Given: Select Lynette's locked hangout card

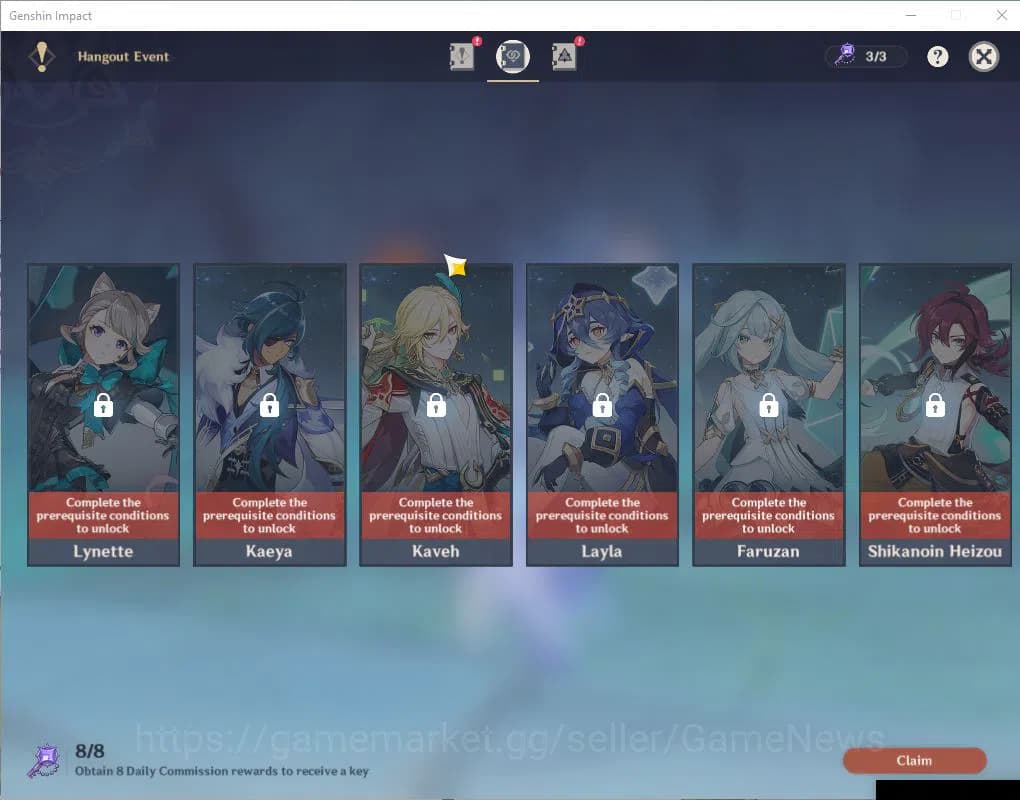Looking at the screenshot, I should (103, 414).
